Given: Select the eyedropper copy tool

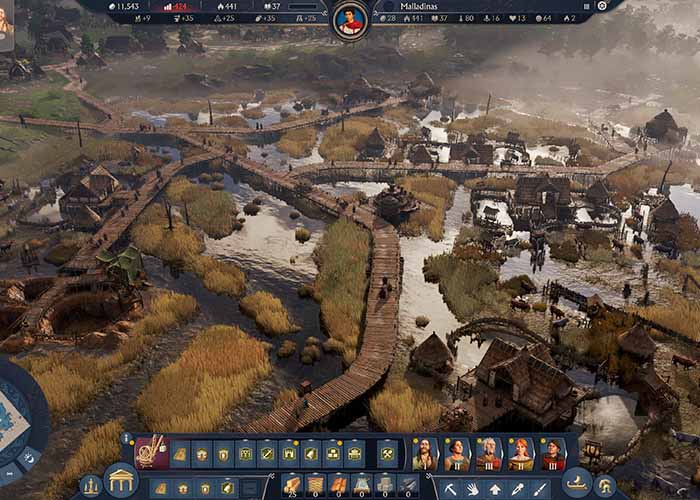Looking at the screenshot, I should [517, 489].
